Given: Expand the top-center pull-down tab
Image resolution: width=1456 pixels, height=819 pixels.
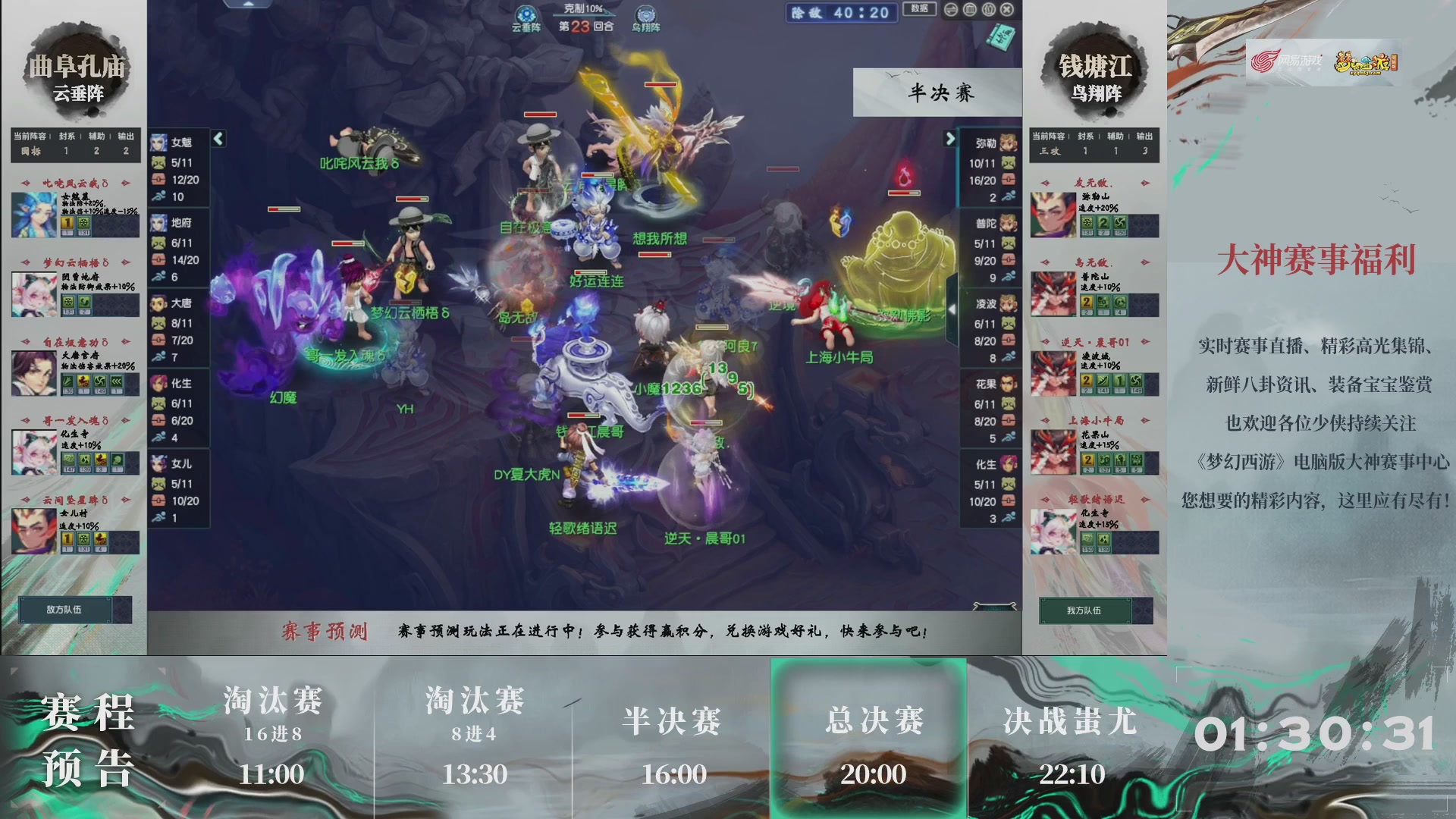Looking at the screenshot, I should (x=250, y=4).
